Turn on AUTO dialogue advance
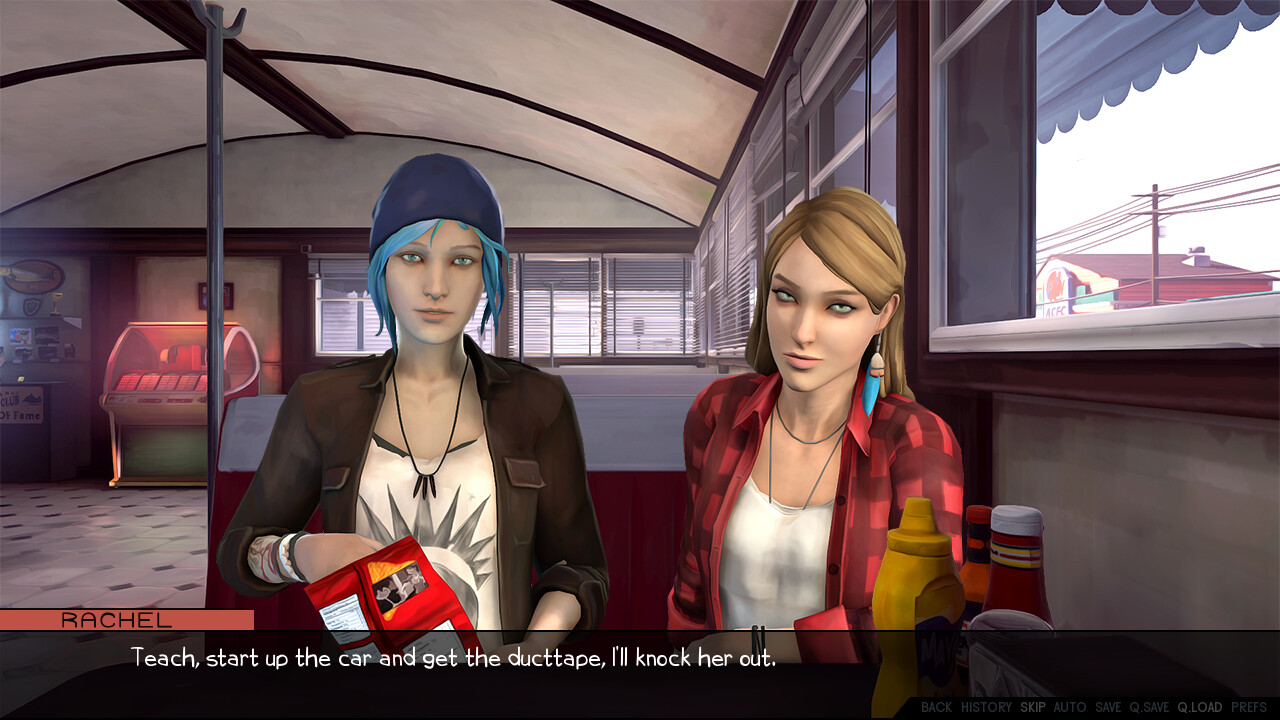 coord(1070,707)
